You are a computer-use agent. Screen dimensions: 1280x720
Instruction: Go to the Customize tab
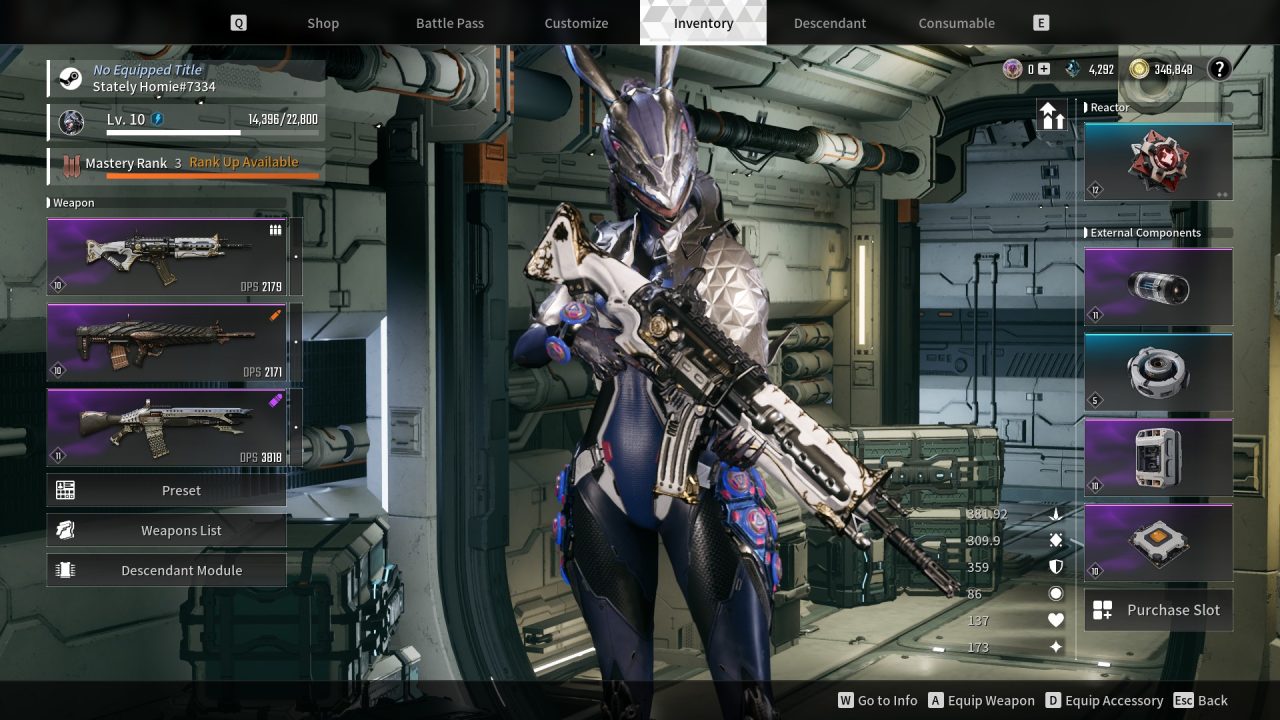pyautogui.click(x=576, y=23)
